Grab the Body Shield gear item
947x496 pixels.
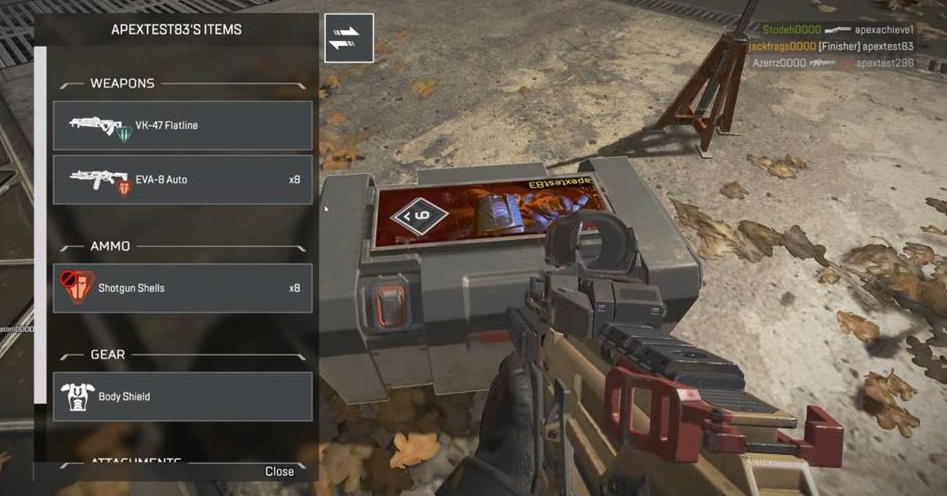[183, 397]
